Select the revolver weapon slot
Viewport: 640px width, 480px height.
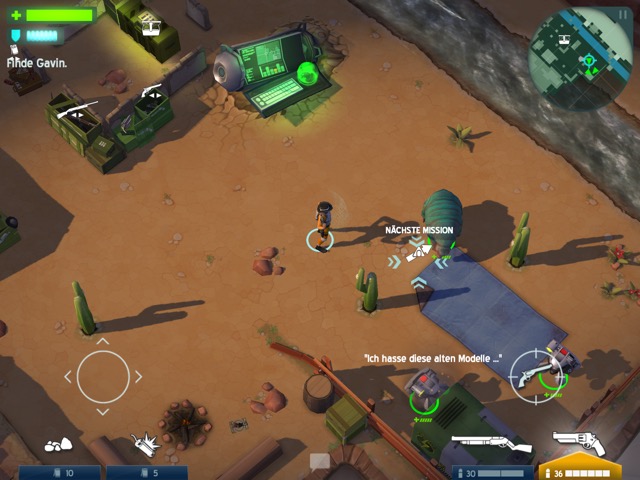pos(579,445)
